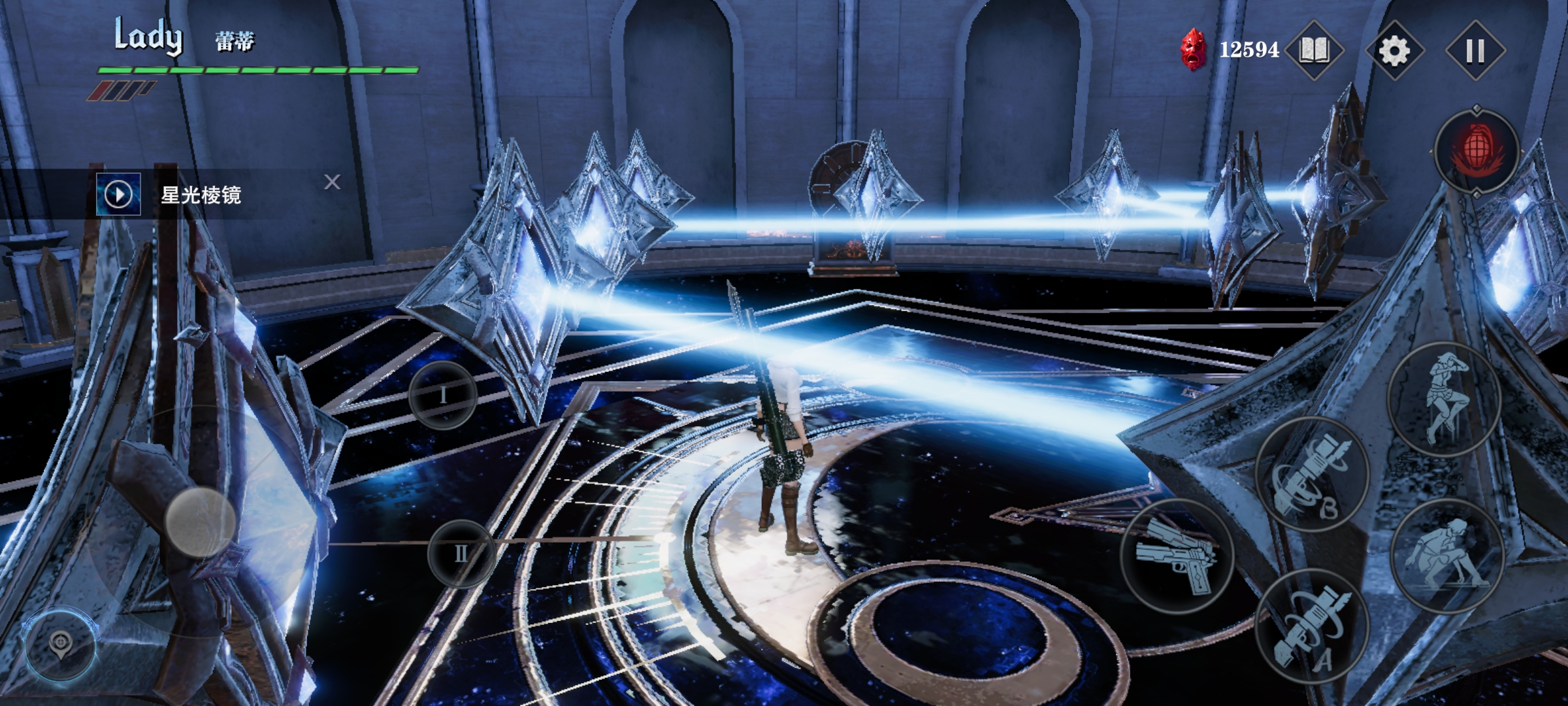Image resolution: width=1568 pixels, height=706 pixels.
Task: Close the 星光棱镜 hint banner
Action: [332, 182]
